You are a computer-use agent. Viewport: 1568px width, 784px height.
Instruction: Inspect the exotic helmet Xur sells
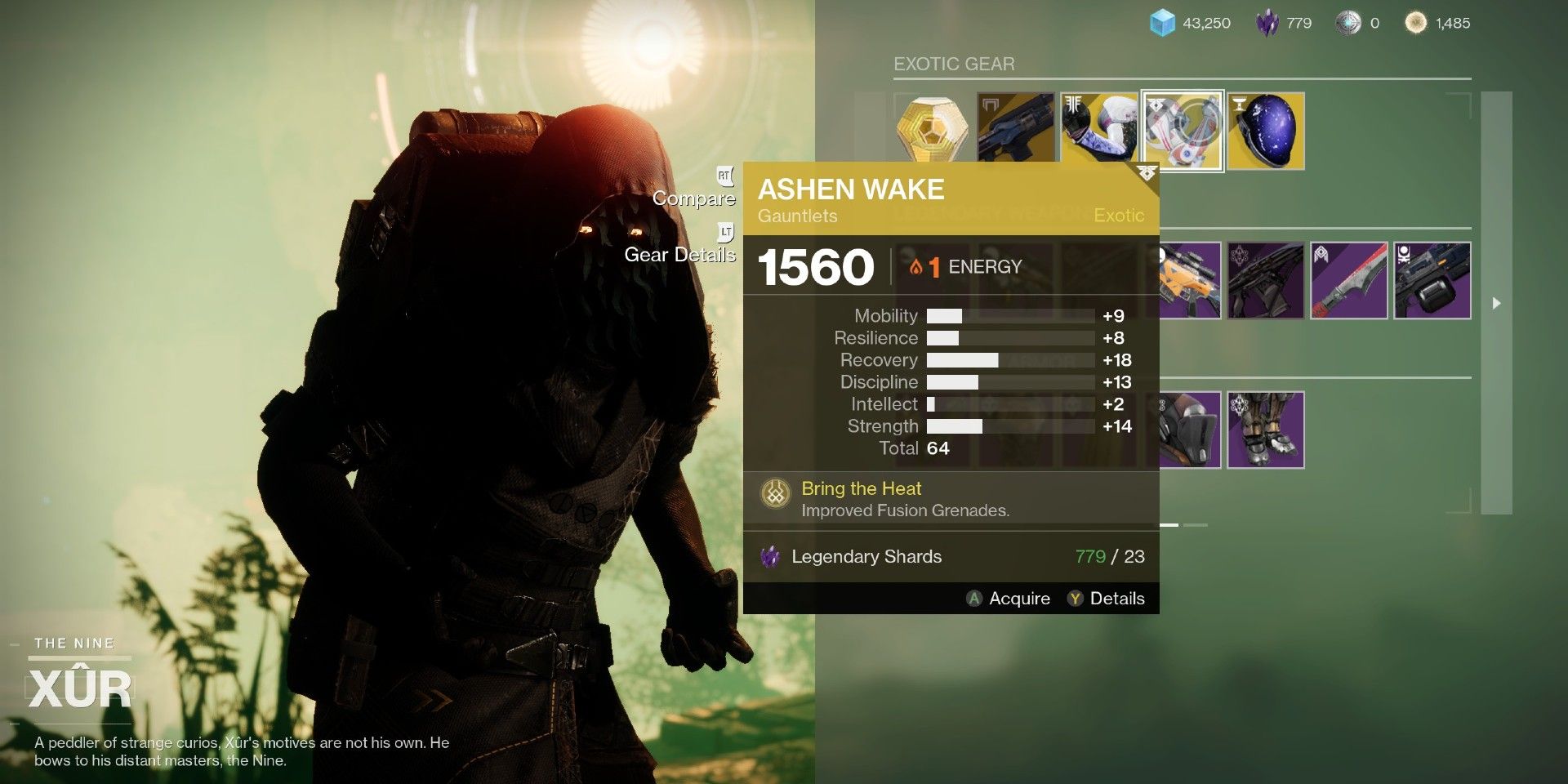(1266, 131)
